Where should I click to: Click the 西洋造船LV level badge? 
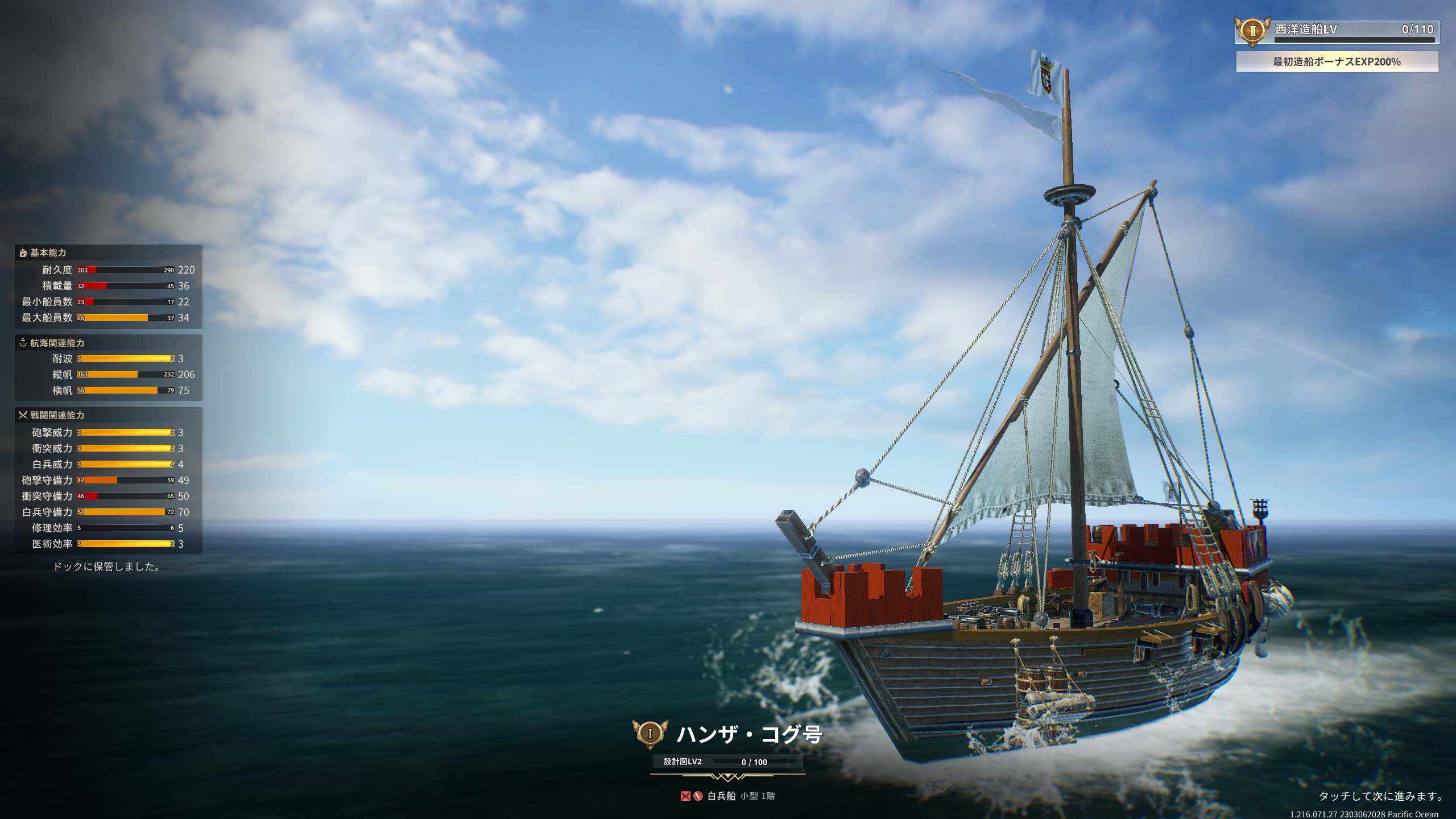1252,31
